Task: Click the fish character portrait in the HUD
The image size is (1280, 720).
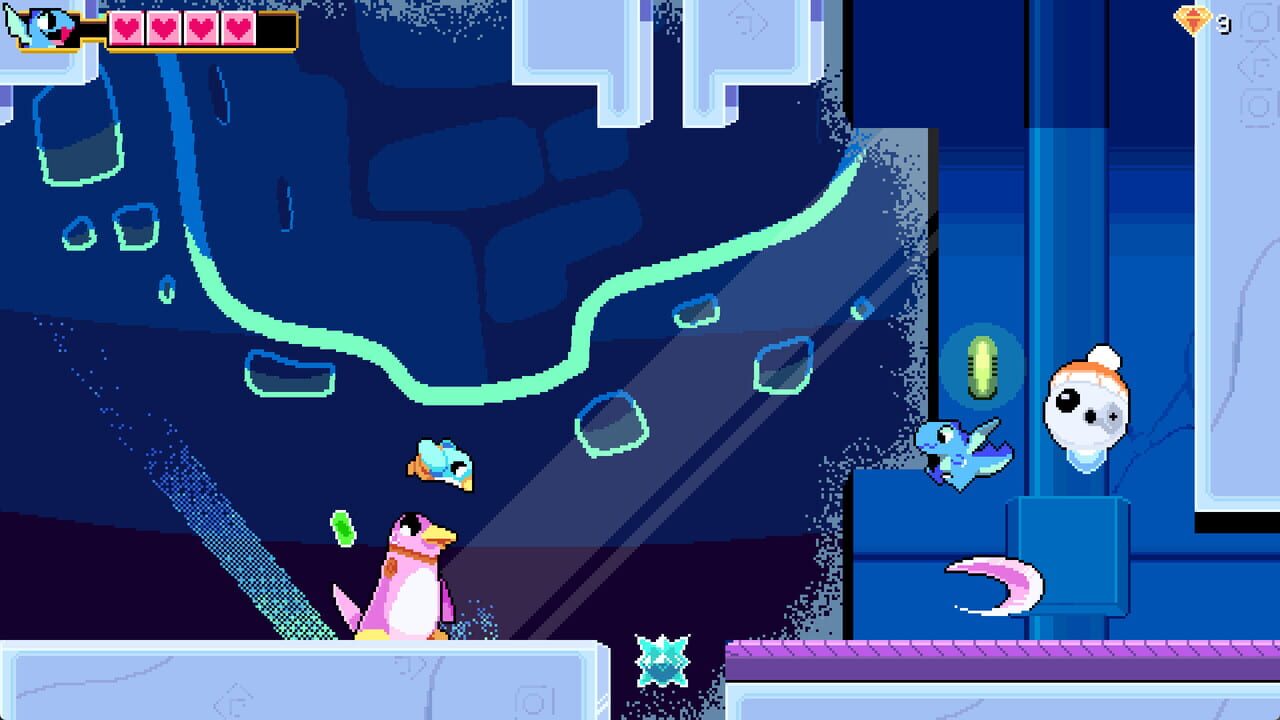Action: click(40, 26)
